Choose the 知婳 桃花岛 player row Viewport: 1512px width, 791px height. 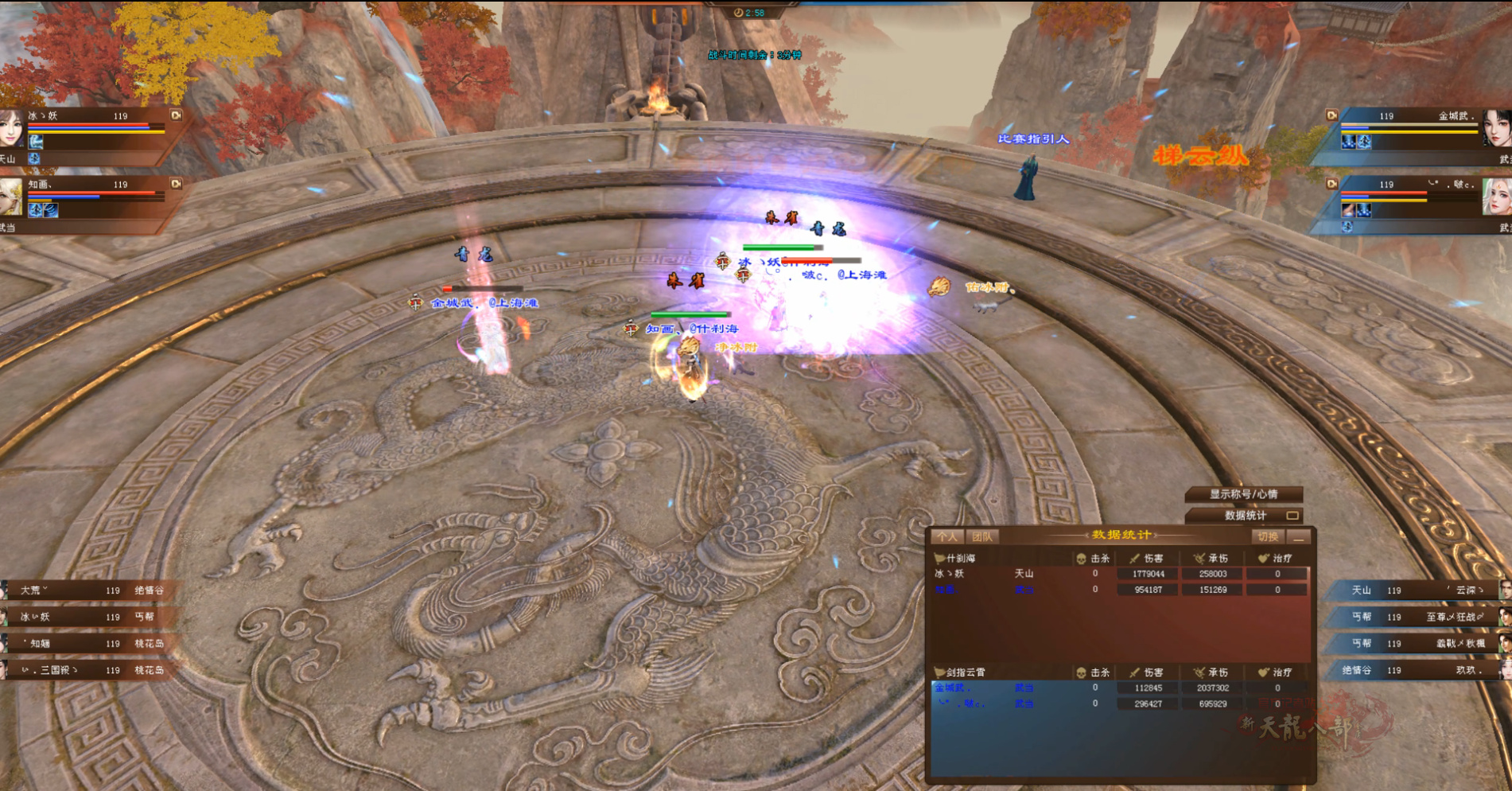[87, 644]
